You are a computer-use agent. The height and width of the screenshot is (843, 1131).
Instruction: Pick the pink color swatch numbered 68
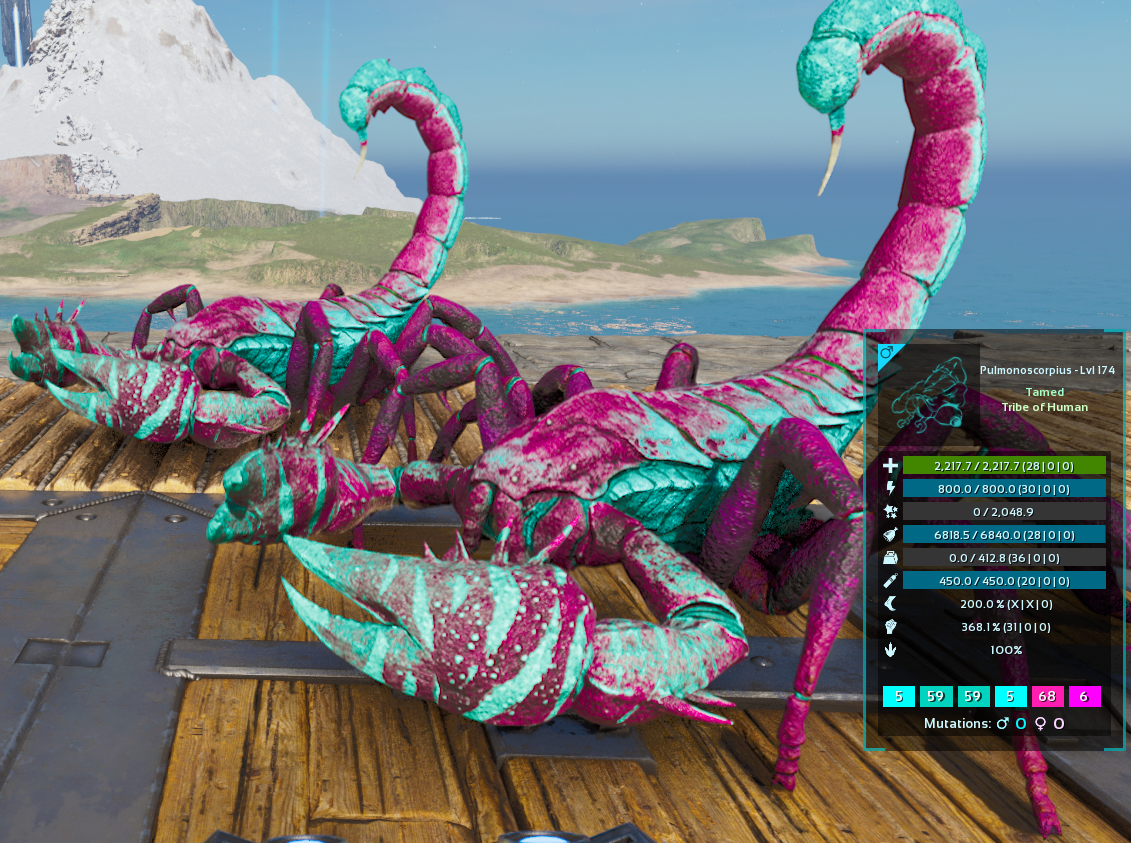[x=1047, y=696]
